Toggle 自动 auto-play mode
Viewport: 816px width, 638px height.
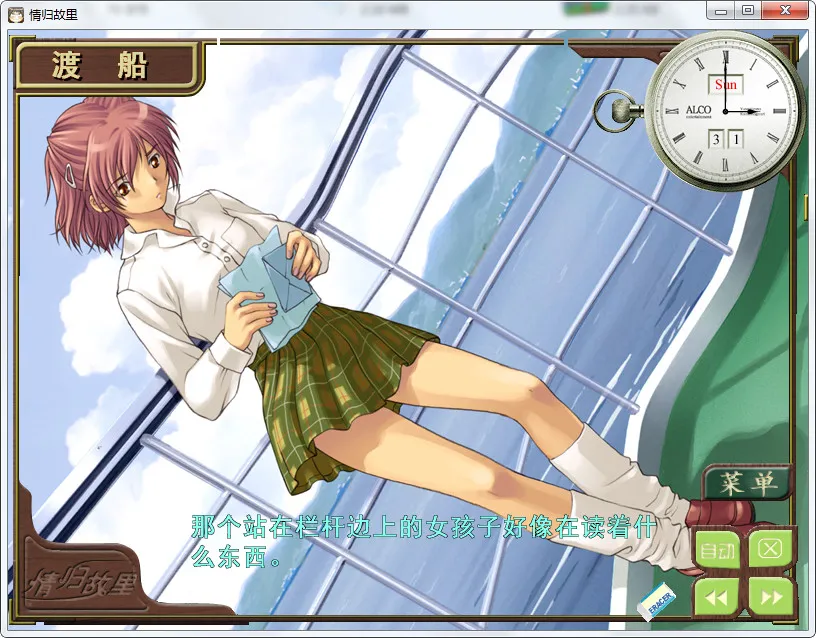716,549
